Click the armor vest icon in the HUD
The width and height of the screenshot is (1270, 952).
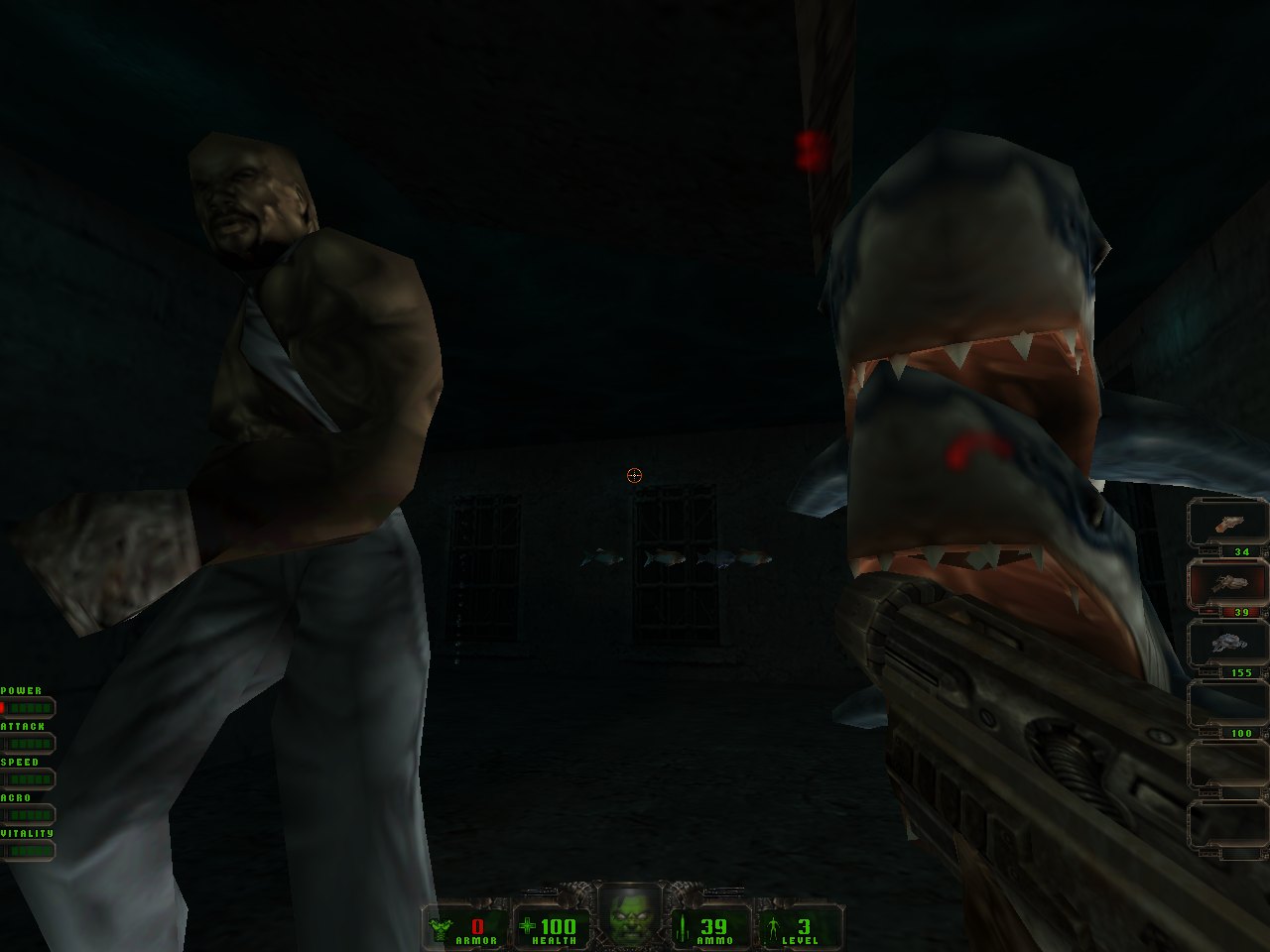(x=440, y=929)
